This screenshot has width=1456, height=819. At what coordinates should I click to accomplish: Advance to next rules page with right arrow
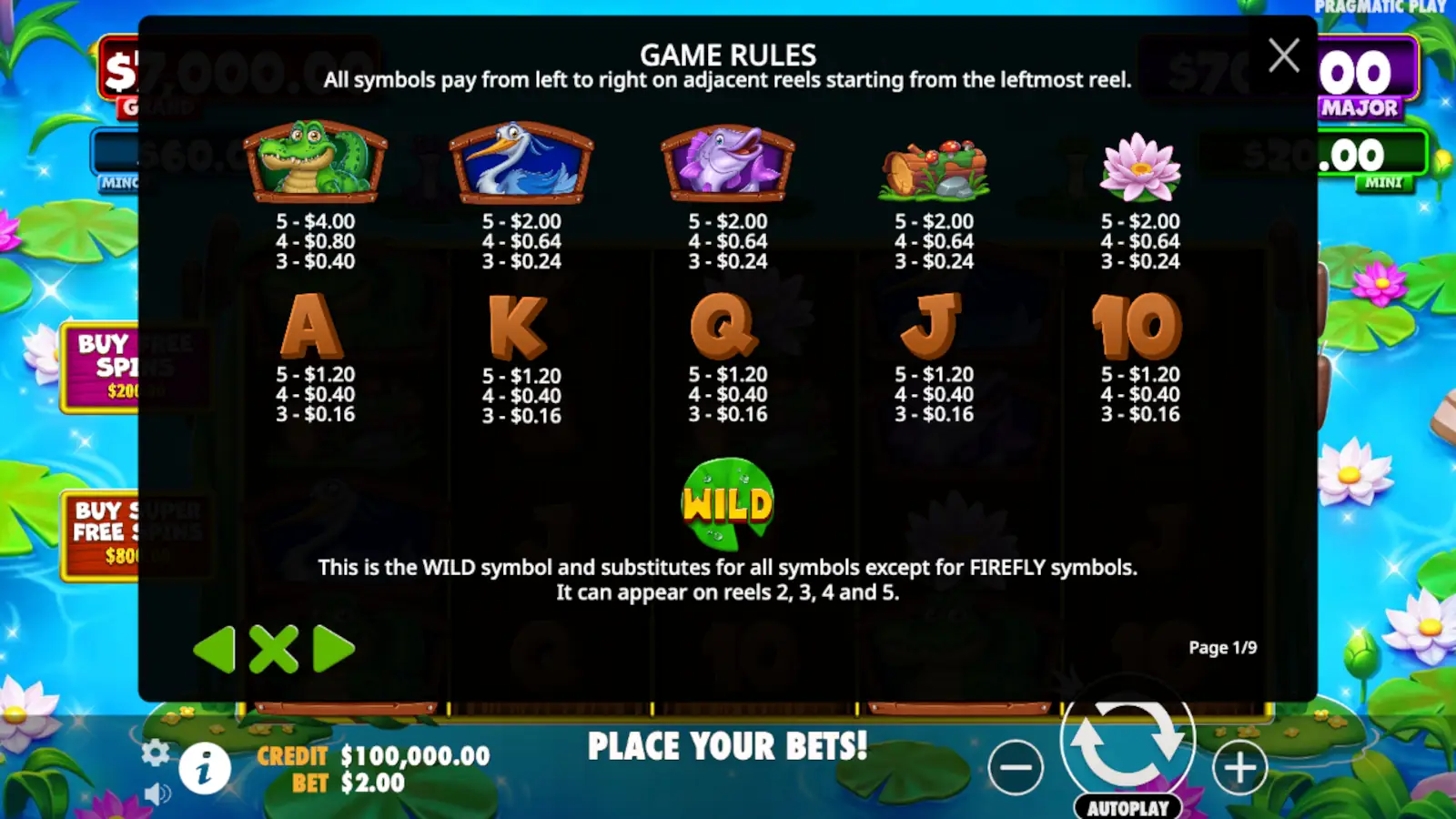pyautogui.click(x=335, y=650)
